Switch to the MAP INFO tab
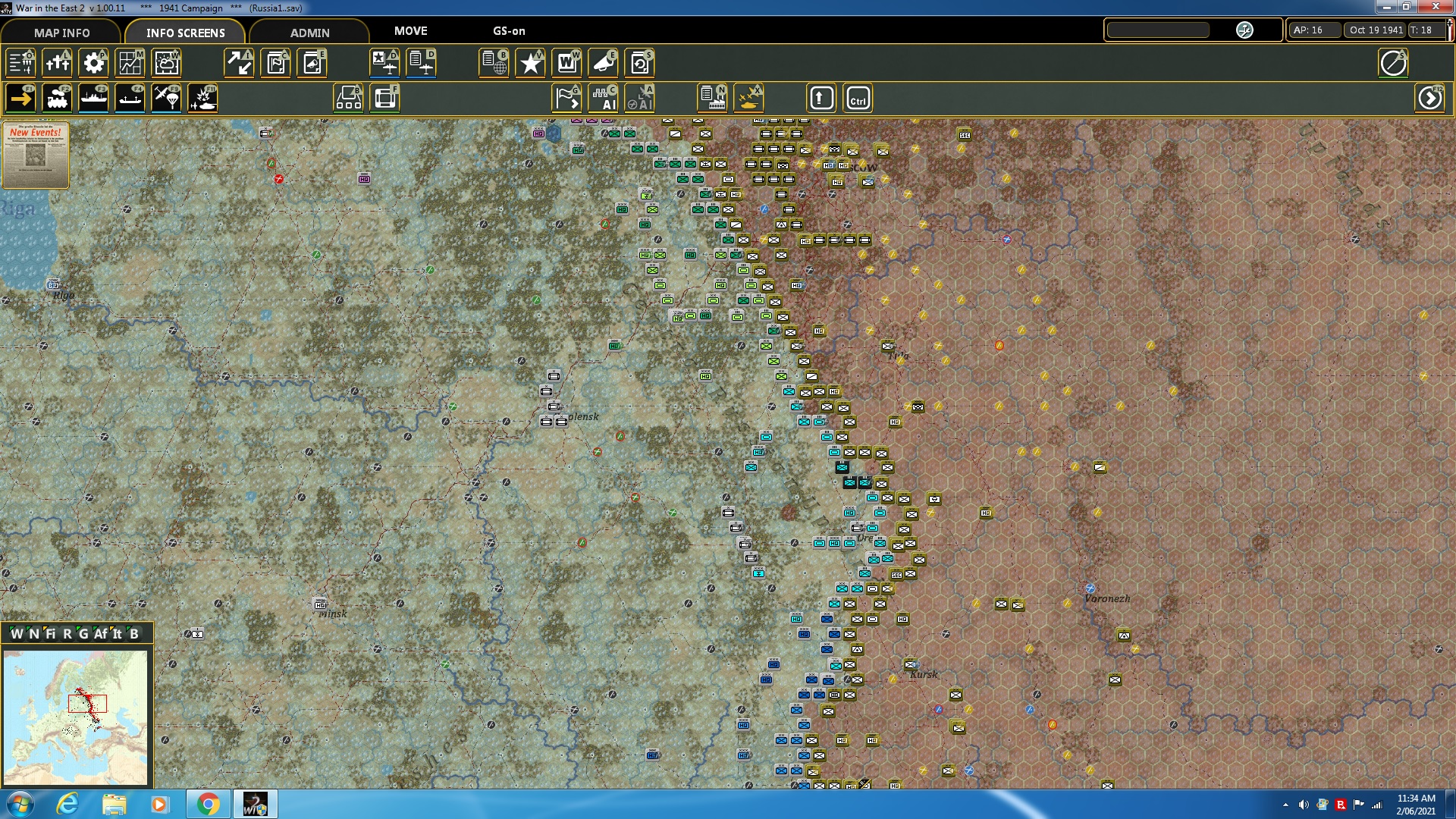1456x819 pixels. [61, 33]
